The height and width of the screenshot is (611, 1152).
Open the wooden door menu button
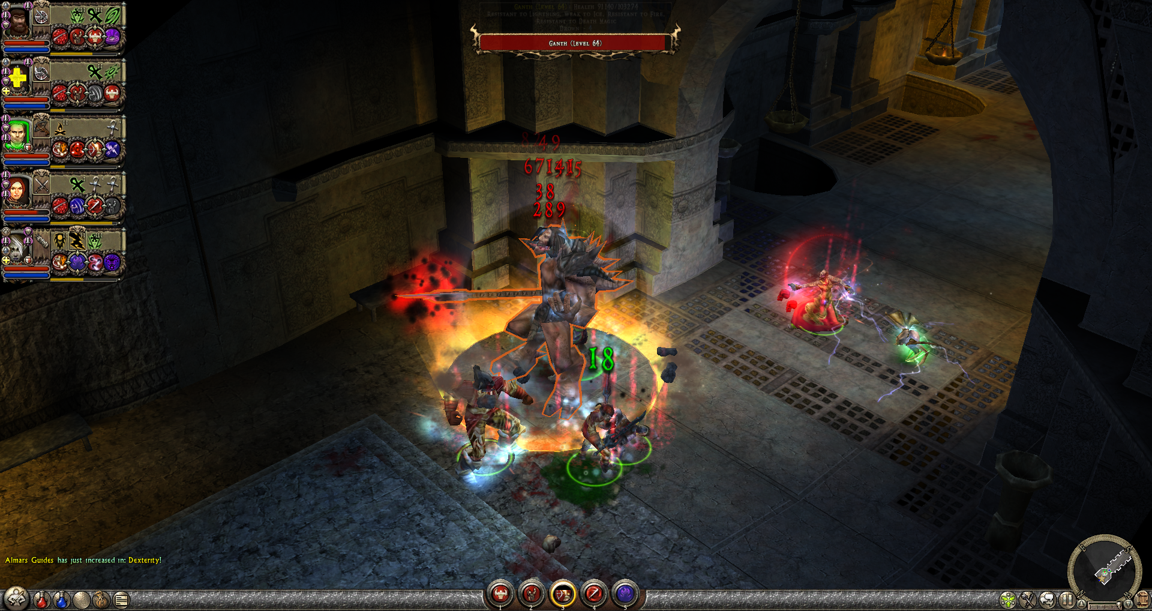click(1141, 600)
